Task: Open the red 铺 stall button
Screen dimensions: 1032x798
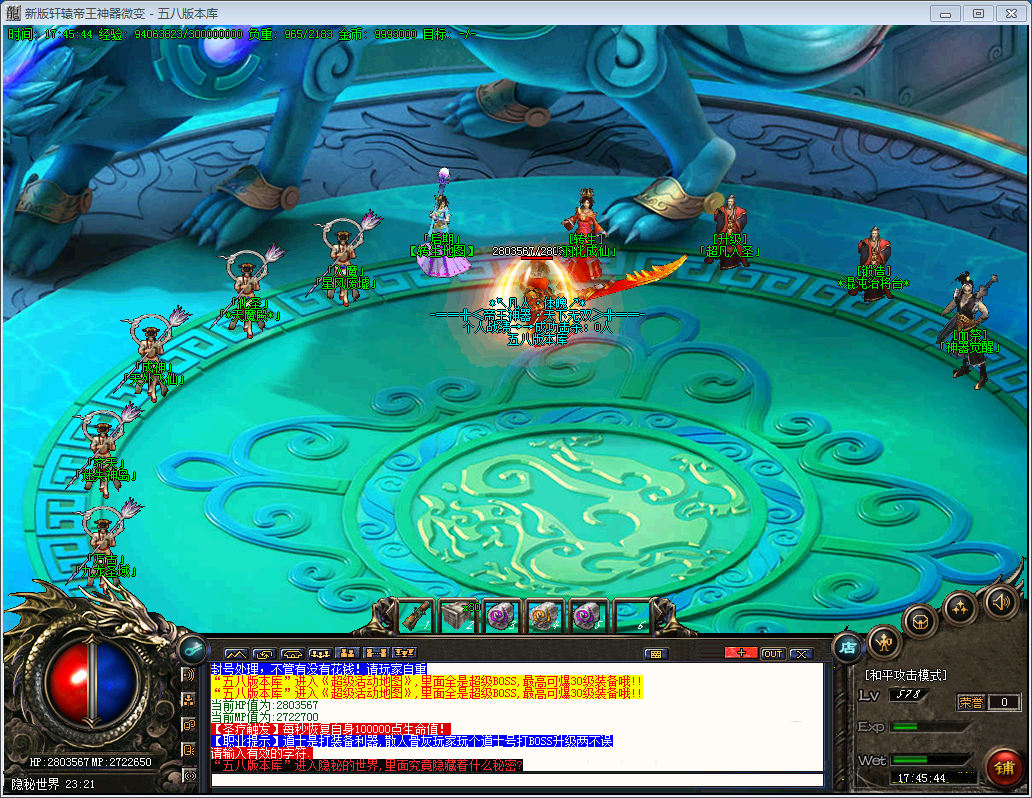Action: tap(1003, 768)
